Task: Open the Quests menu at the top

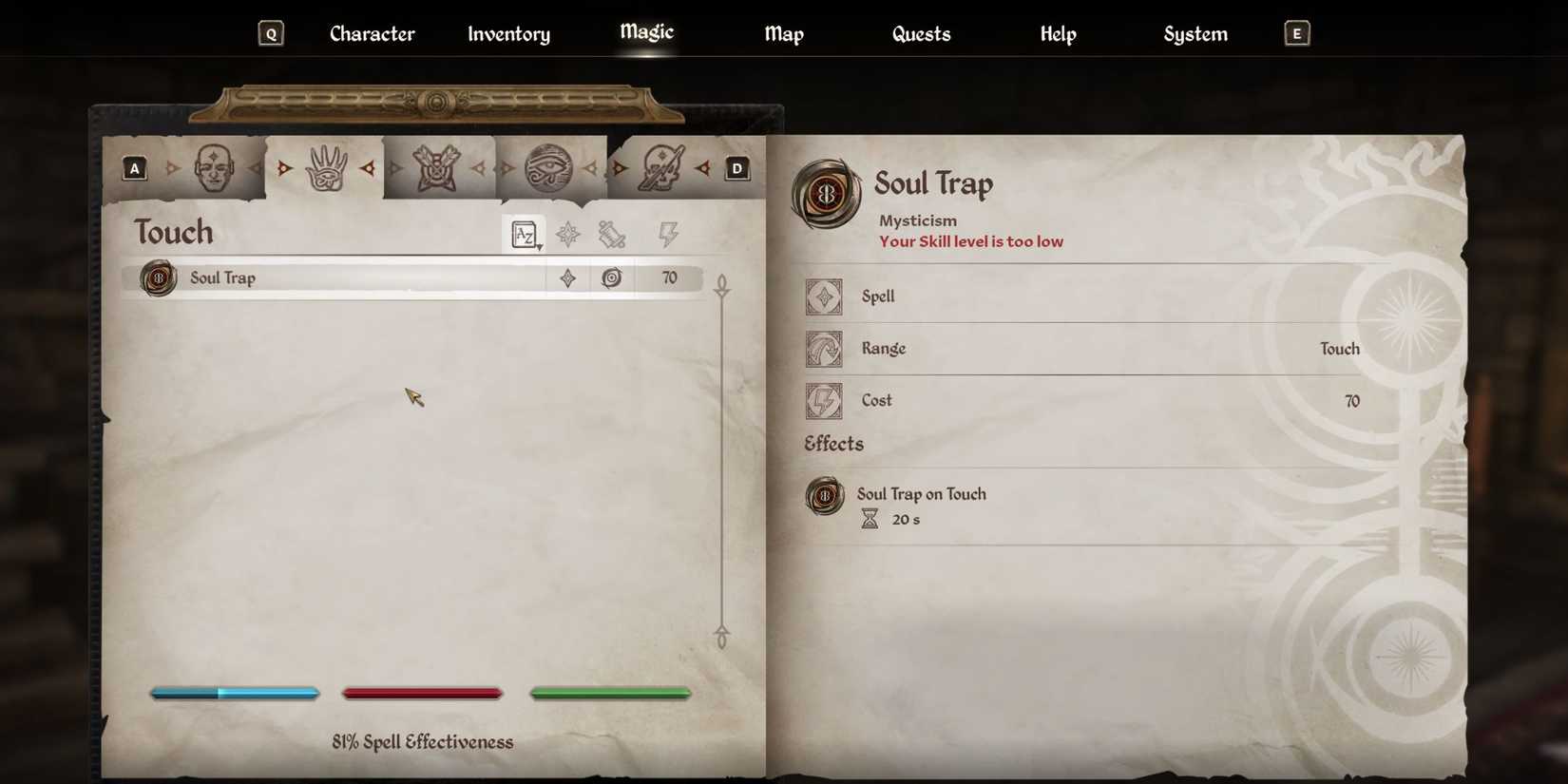Action: click(x=920, y=33)
